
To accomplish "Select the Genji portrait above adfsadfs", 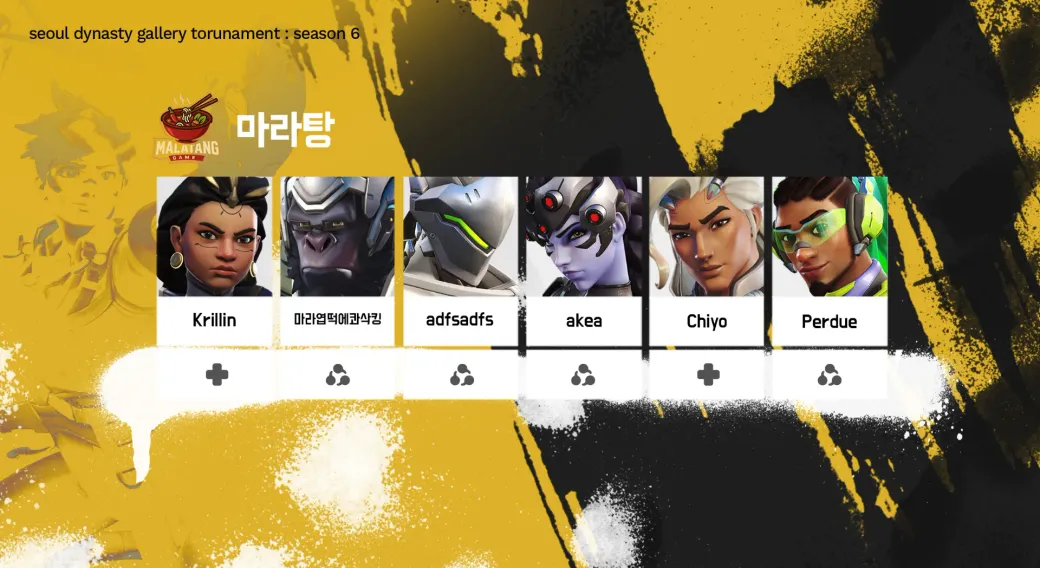I will coord(460,237).
